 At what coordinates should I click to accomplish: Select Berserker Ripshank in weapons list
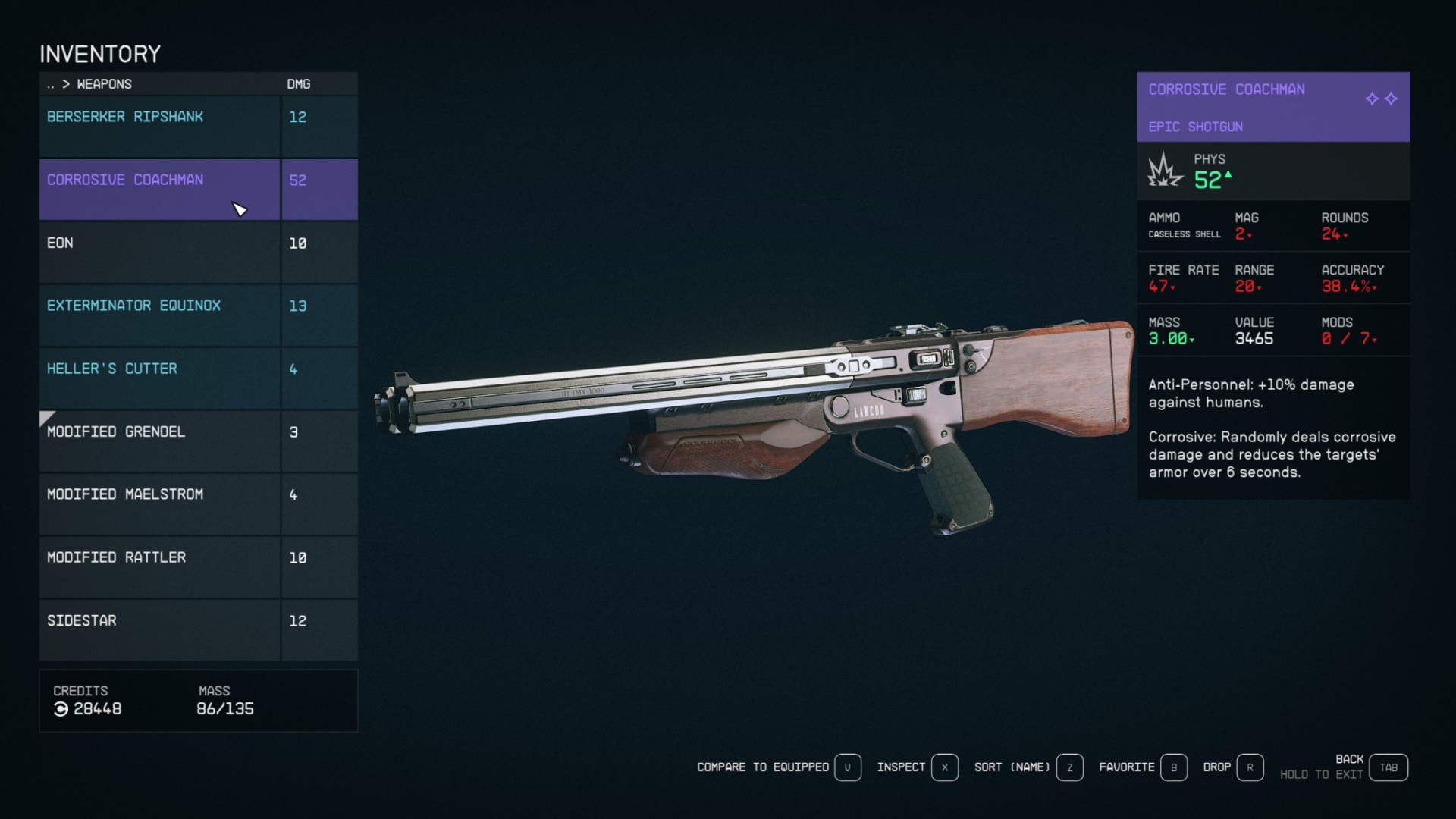point(159,126)
